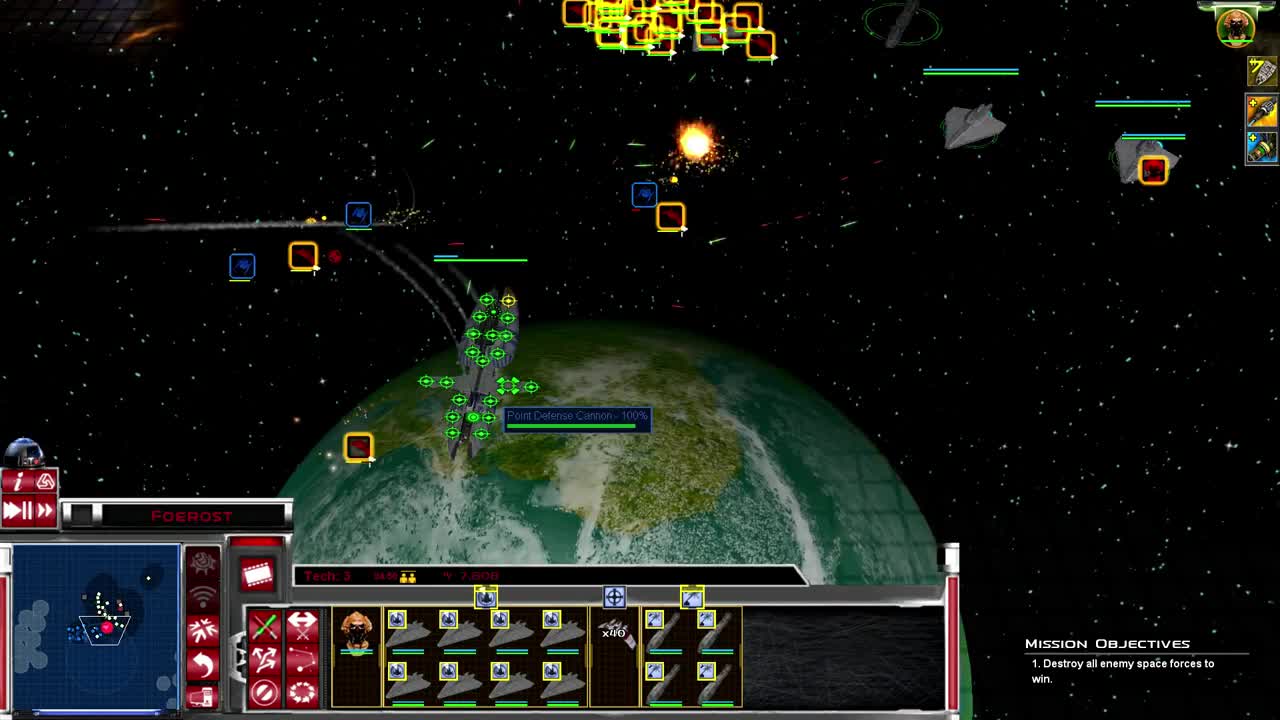This screenshot has height=720, width=1280.
Task: Click the Mission Objectives heading
Action: click(1108, 644)
